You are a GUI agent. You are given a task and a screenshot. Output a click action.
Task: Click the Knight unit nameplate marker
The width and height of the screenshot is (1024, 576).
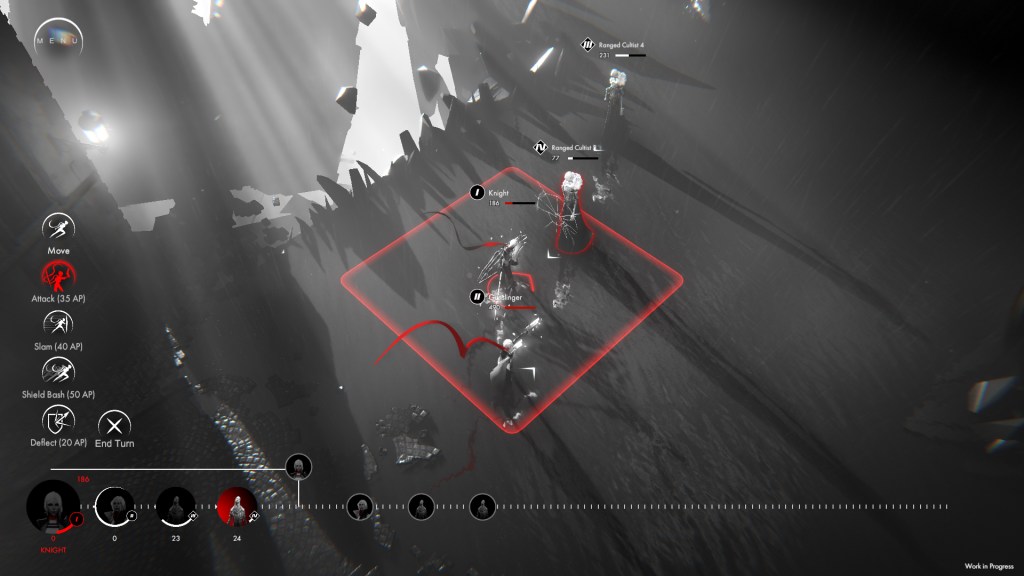[478, 192]
